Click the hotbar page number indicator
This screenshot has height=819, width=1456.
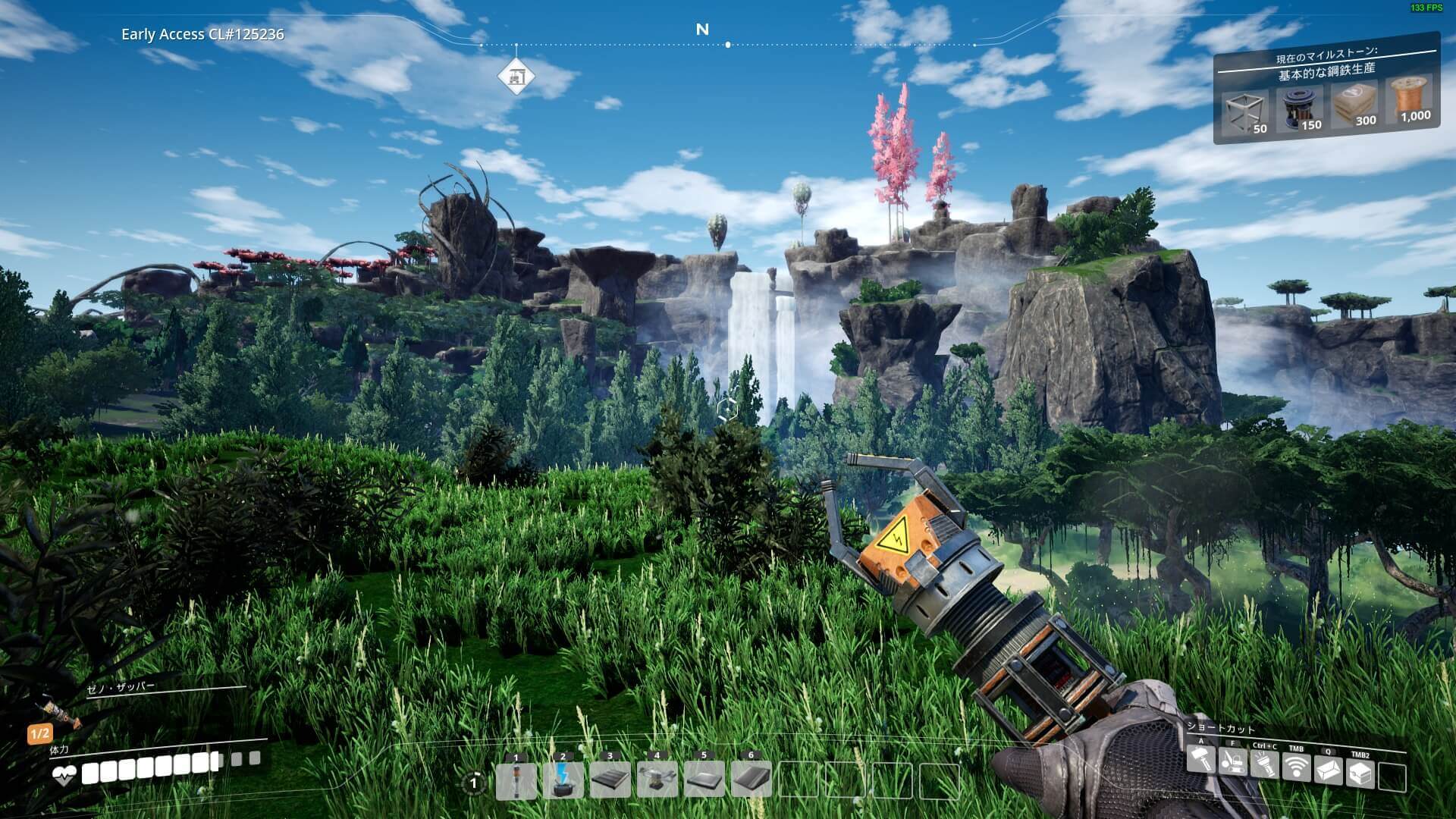coord(475,783)
